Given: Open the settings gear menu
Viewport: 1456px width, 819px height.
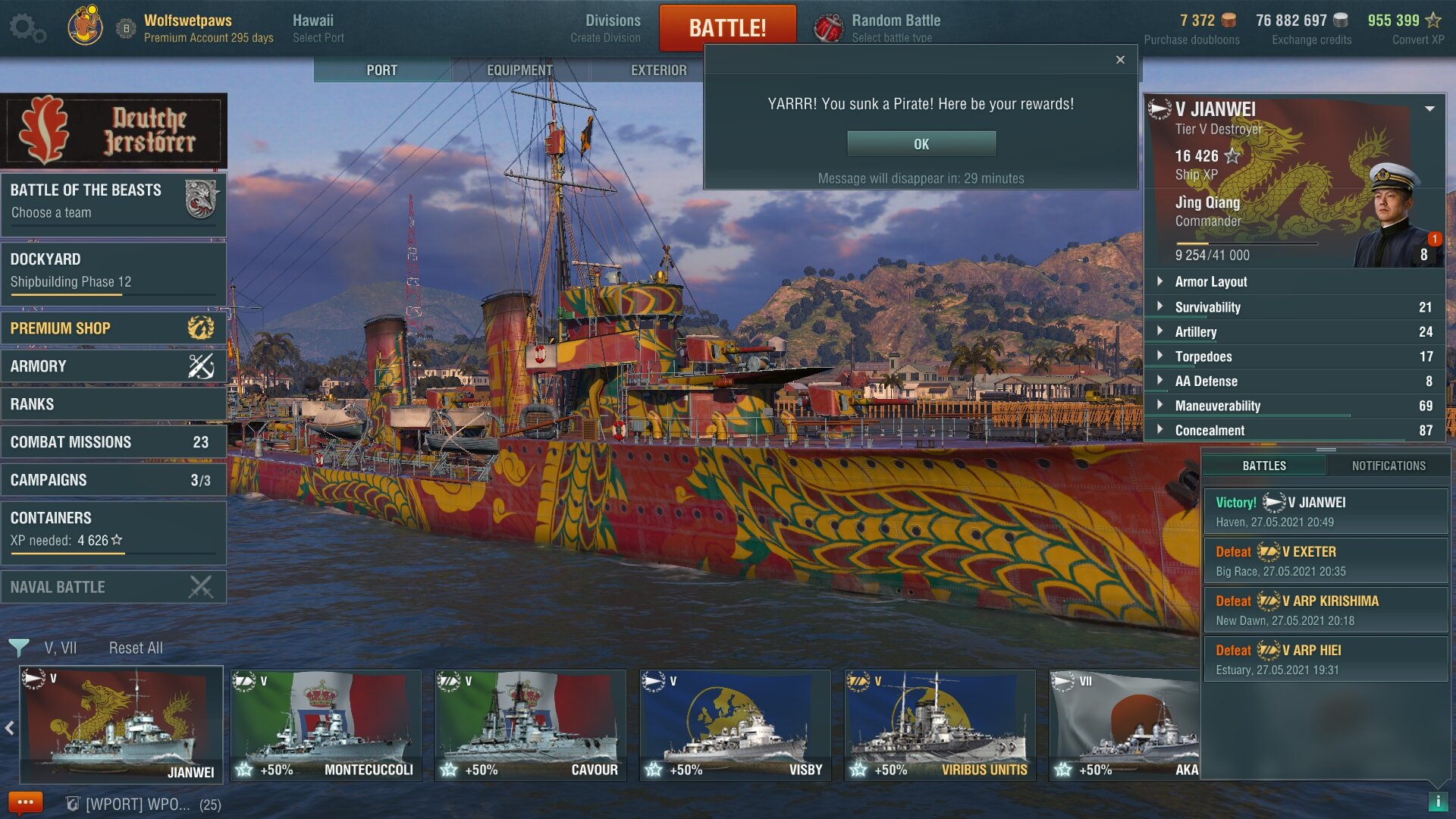Looking at the screenshot, I should pos(27,28).
